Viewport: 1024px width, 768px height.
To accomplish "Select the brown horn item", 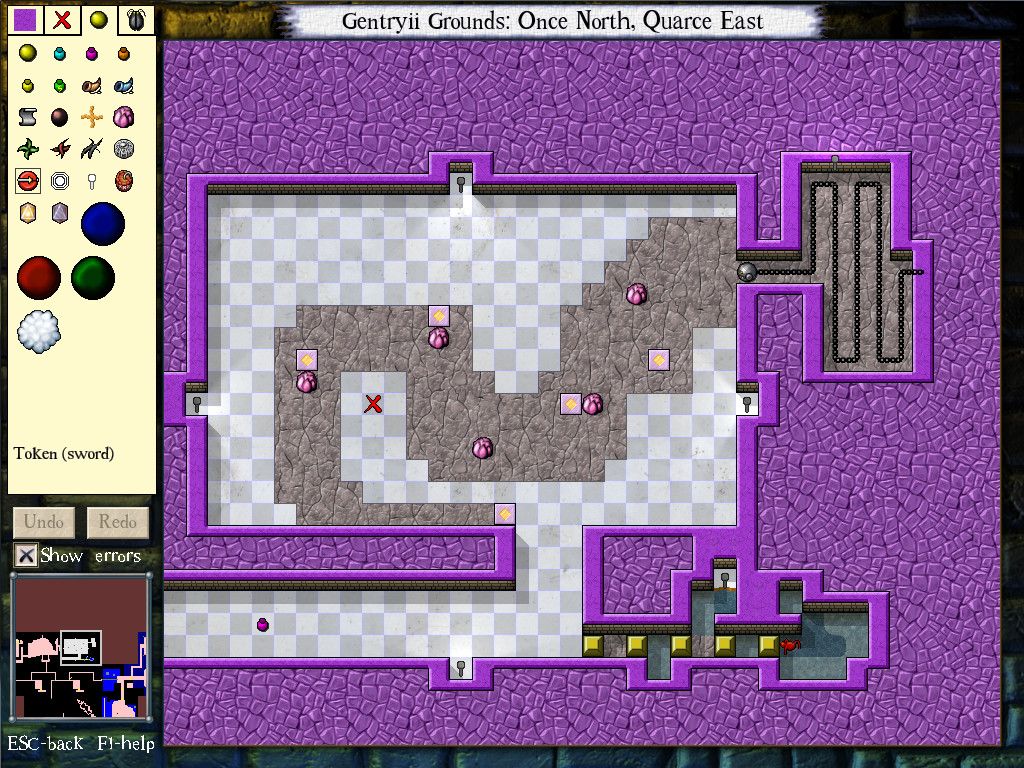I will [92, 85].
